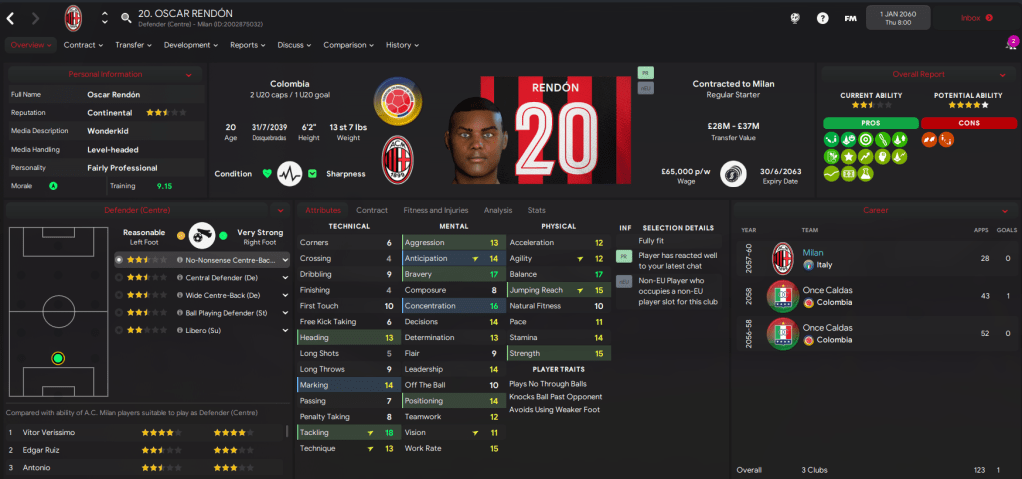1022x479 pixels.
Task: Switch to the Fitness and Injuries tab
Action: [435, 210]
